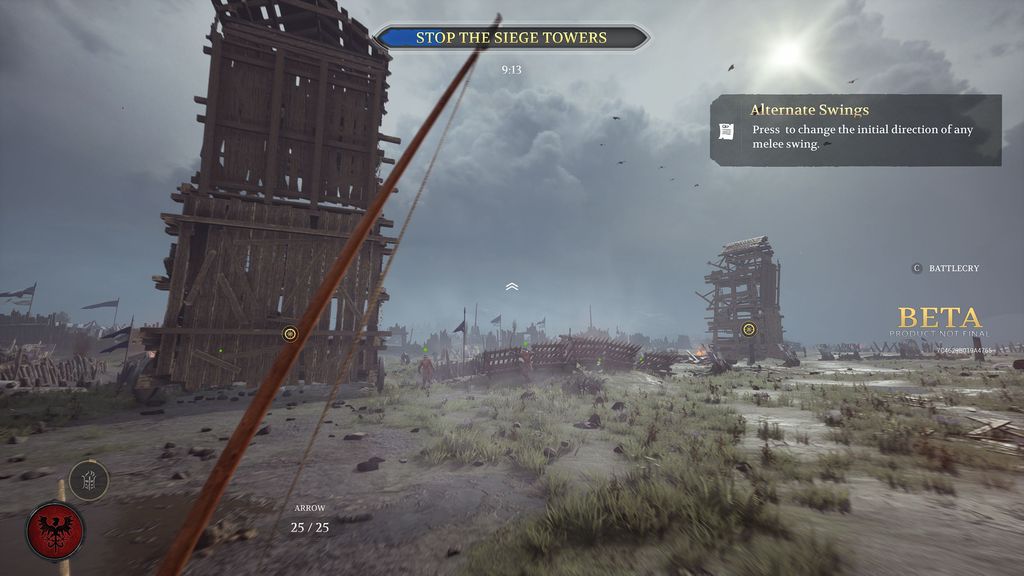1024x576 pixels.
Task: Select the red eagle team emblem
Action: (55, 529)
